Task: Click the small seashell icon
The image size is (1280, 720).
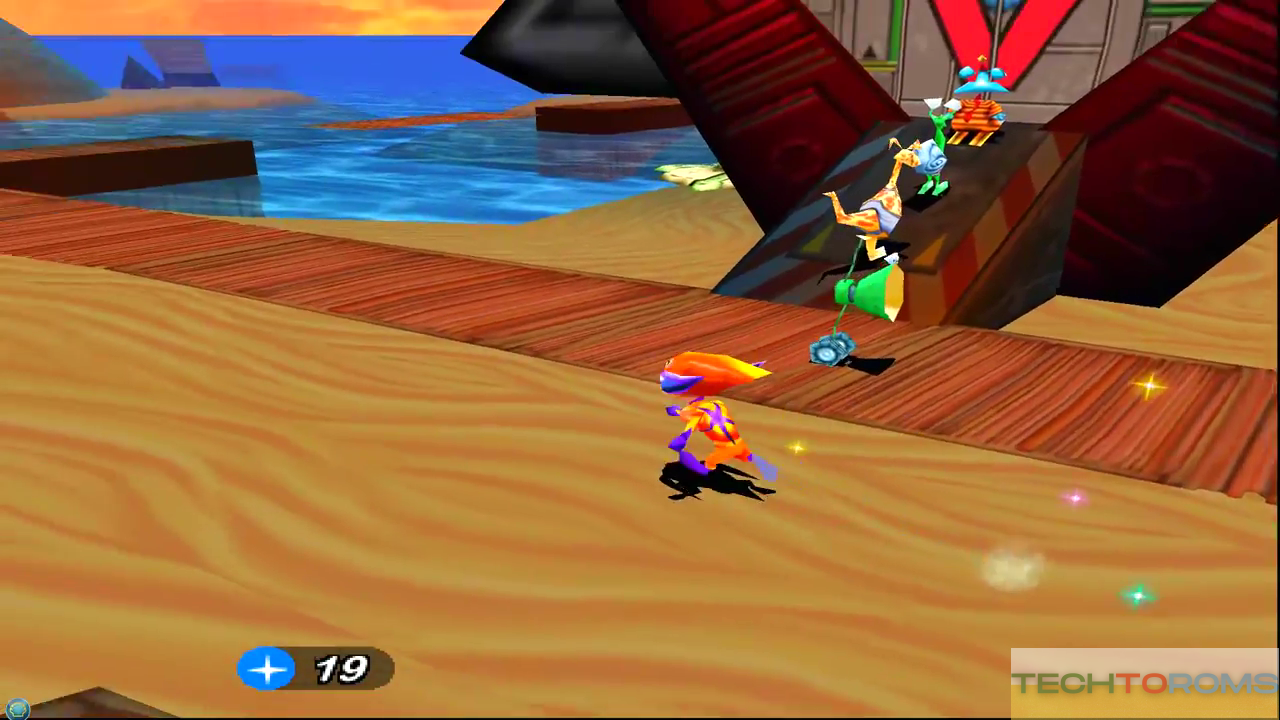Action: pyautogui.click(x=16, y=709)
